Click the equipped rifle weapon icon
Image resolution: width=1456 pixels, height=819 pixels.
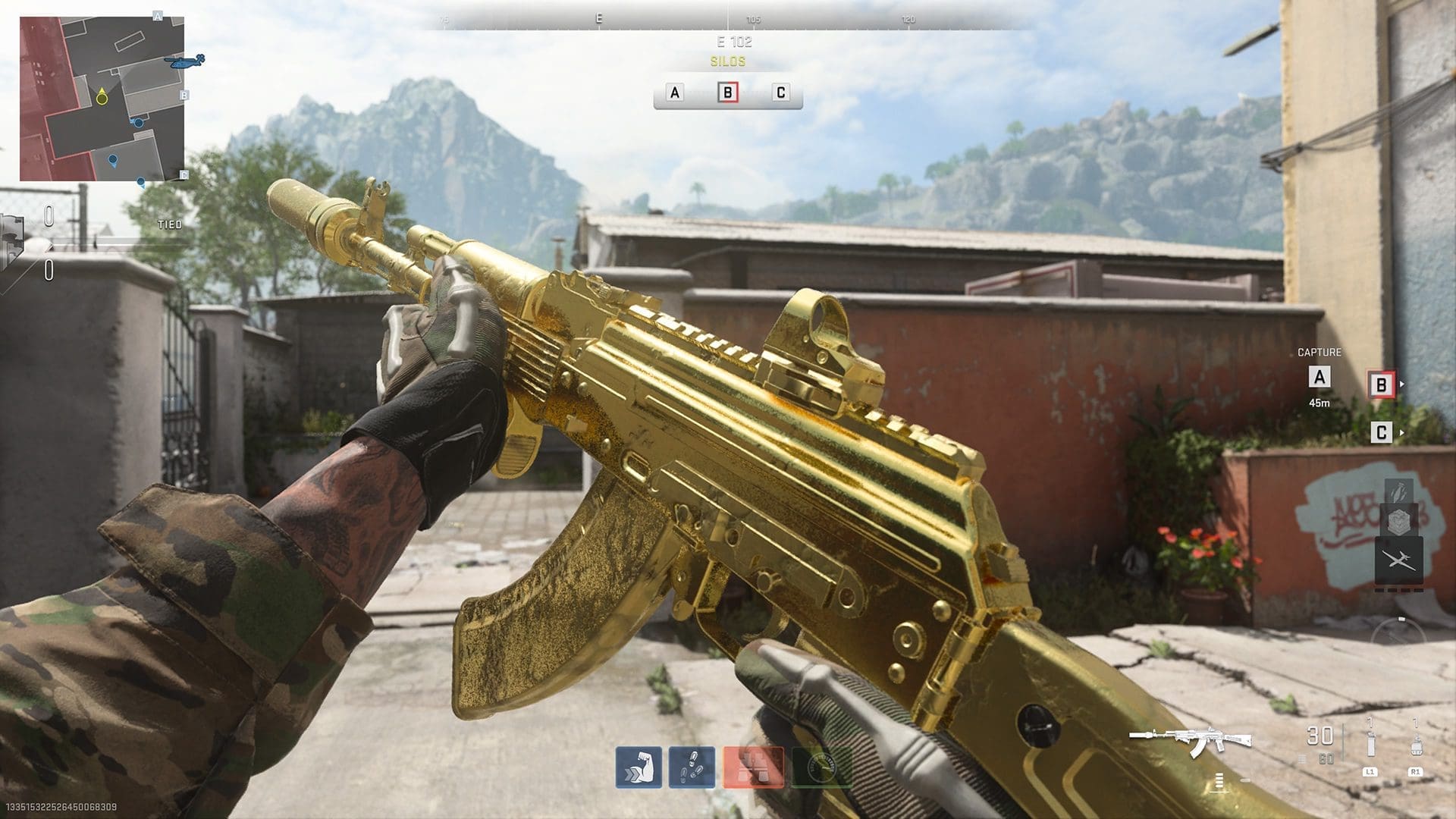pyautogui.click(x=1189, y=739)
